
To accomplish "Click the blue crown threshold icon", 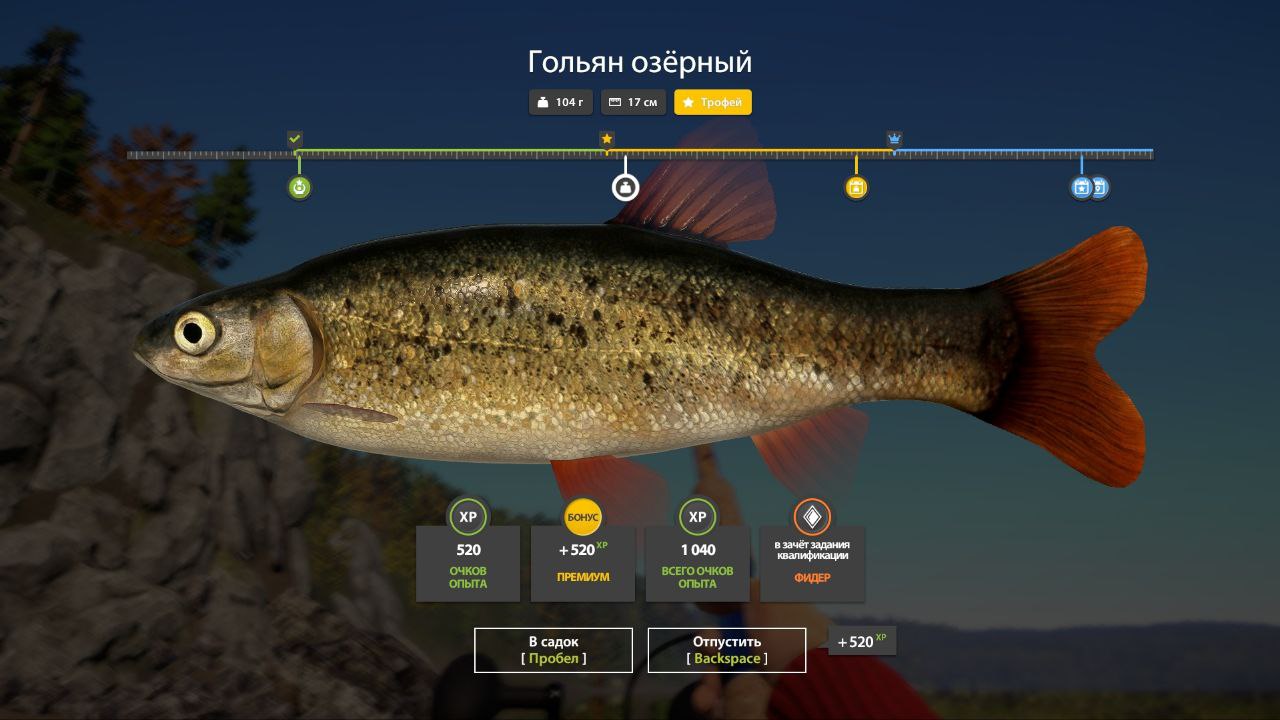I will click(894, 139).
